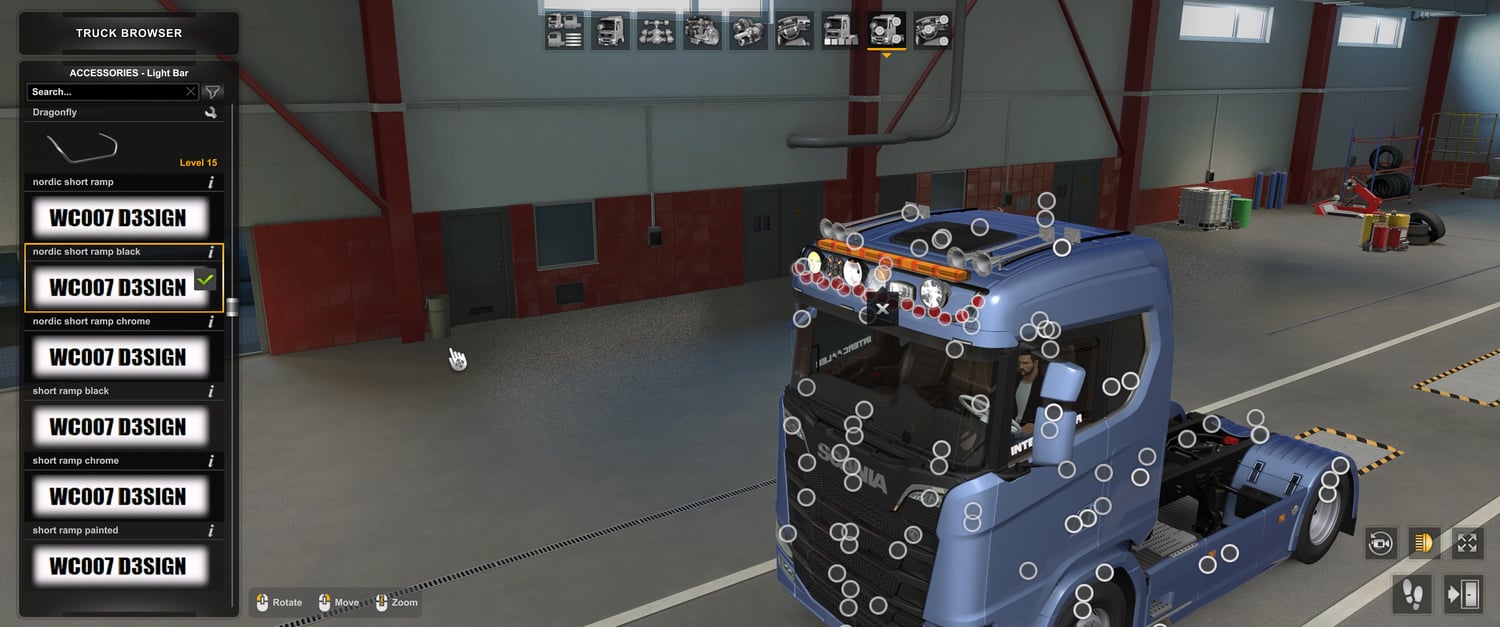Reset the camera view
The height and width of the screenshot is (627, 1500).
click(1381, 543)
